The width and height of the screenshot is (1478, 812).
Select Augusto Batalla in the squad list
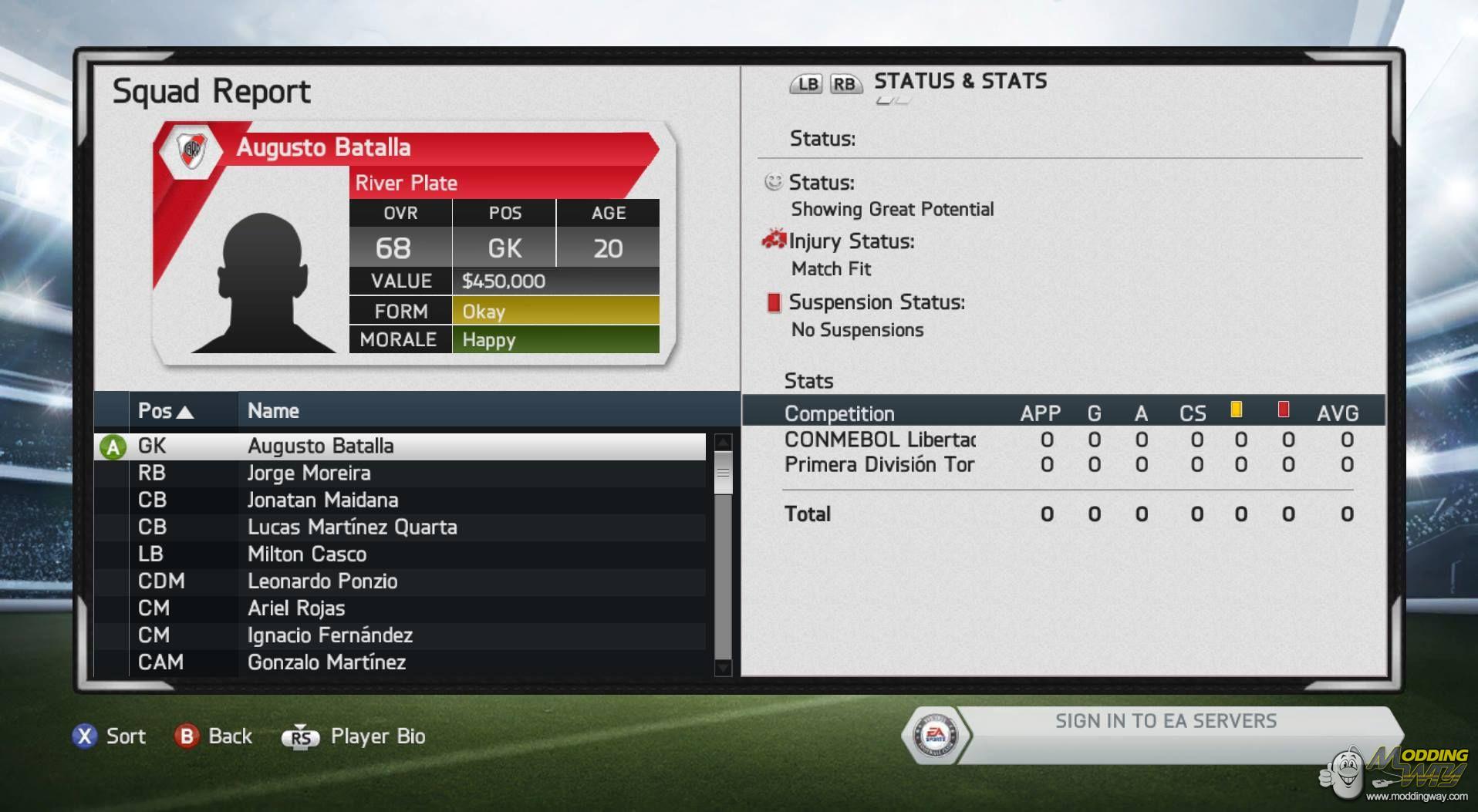click(x=401, y=446)
